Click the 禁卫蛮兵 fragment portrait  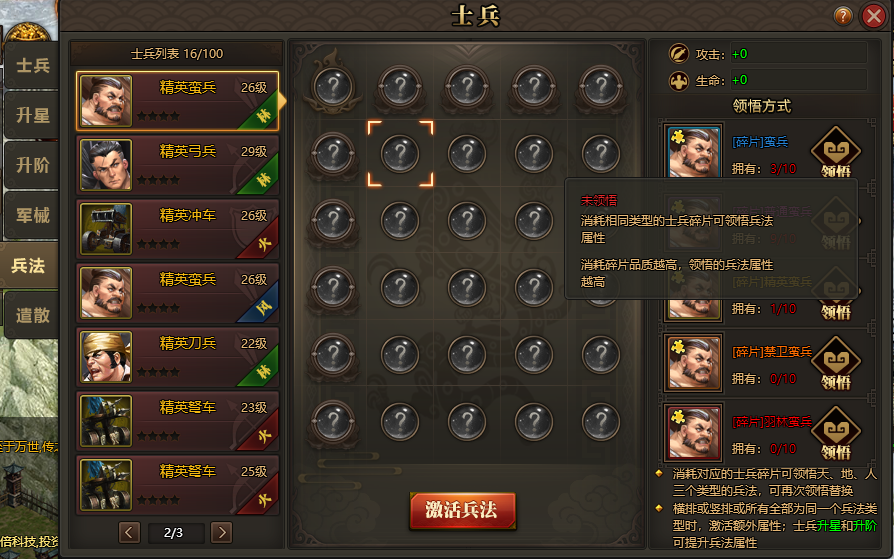(x=693, y=362)
